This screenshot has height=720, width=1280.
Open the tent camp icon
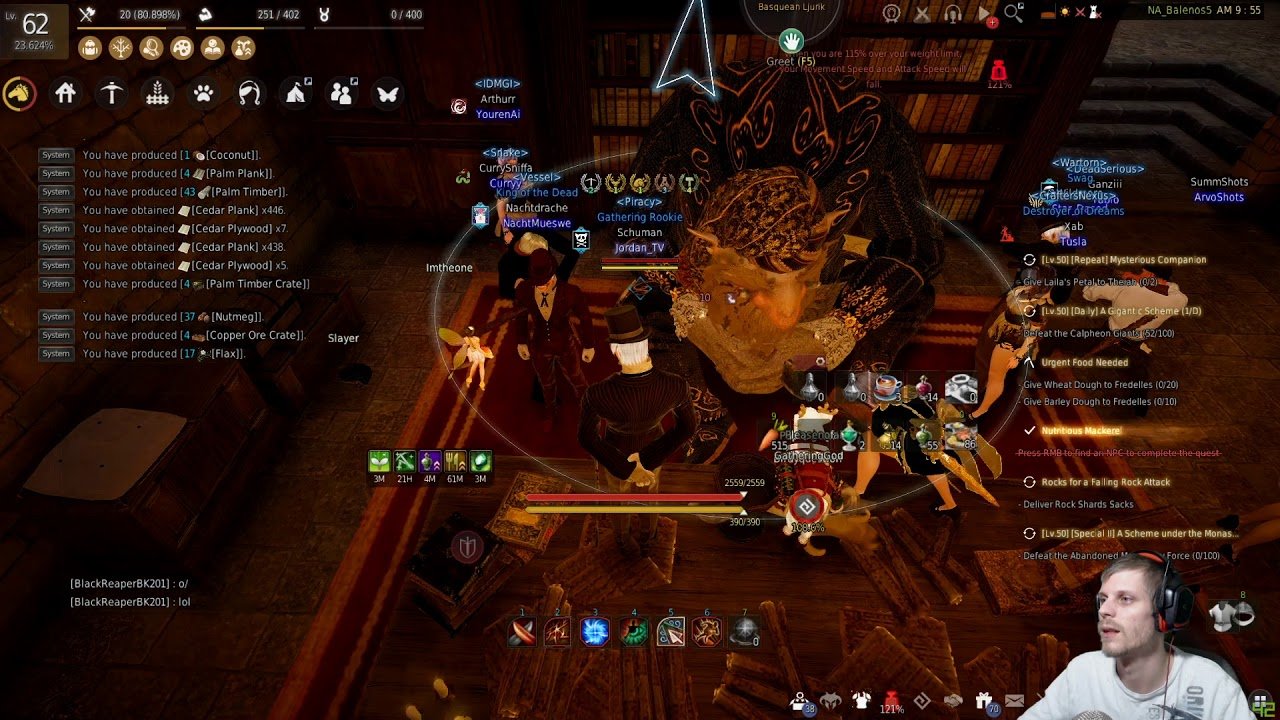pos(296,94)
